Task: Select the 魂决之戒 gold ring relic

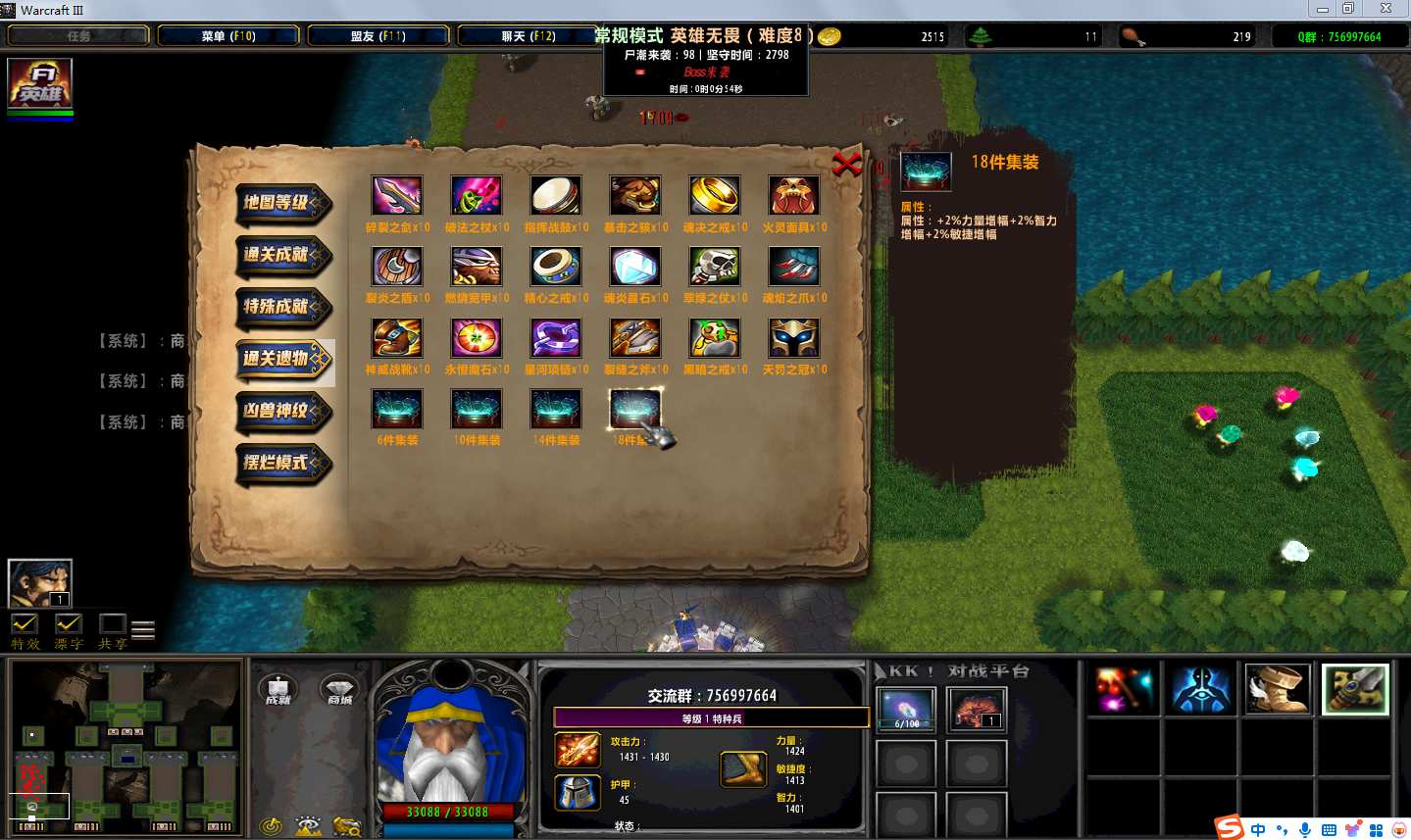Action: (714, 196)
